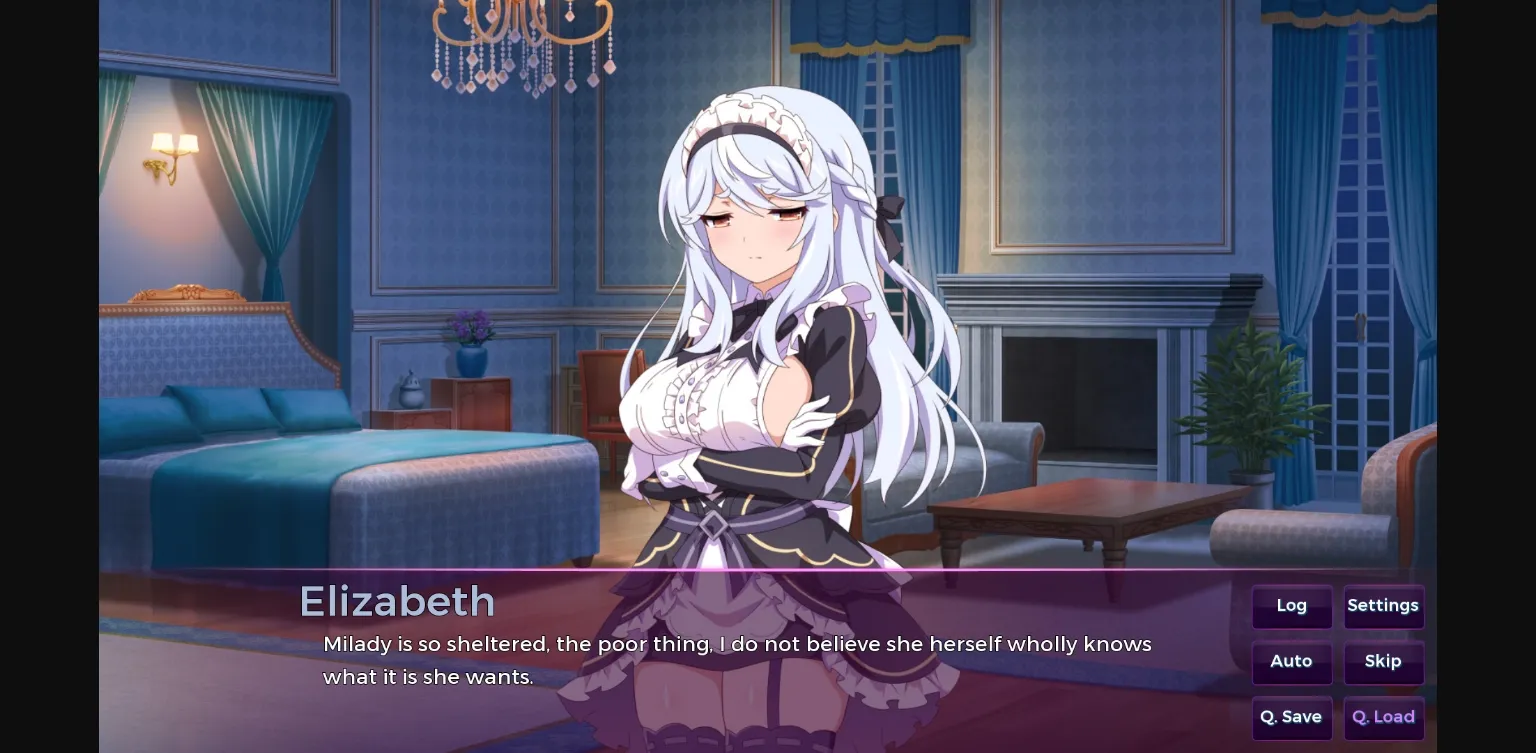Click the Settings button
This screenshot has height=753, width=1536.
coord(1383,606)
